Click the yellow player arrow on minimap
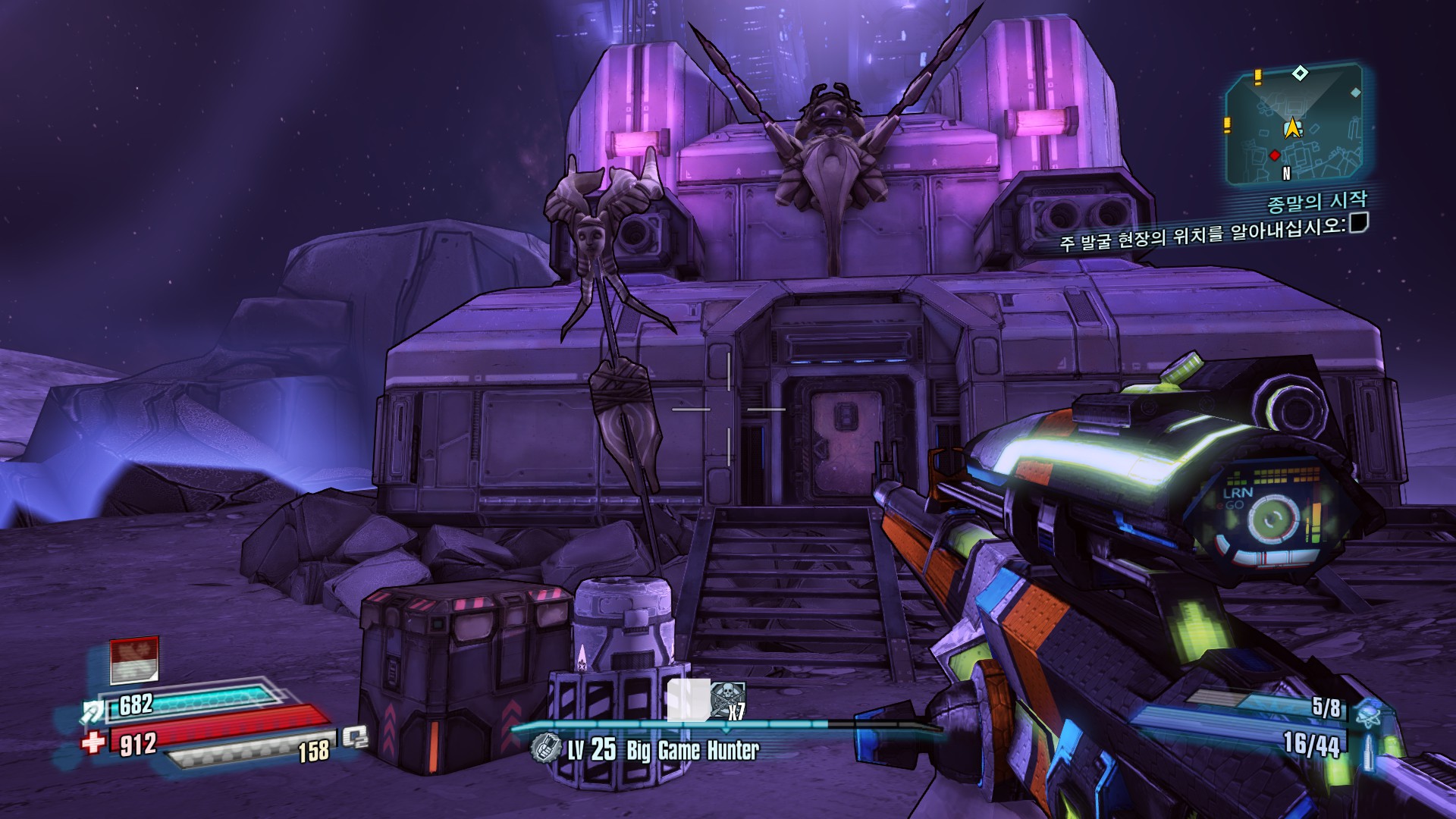The height and width of the screenshot is (819, 1456). pyautogui.click(x=1291, y=127)
